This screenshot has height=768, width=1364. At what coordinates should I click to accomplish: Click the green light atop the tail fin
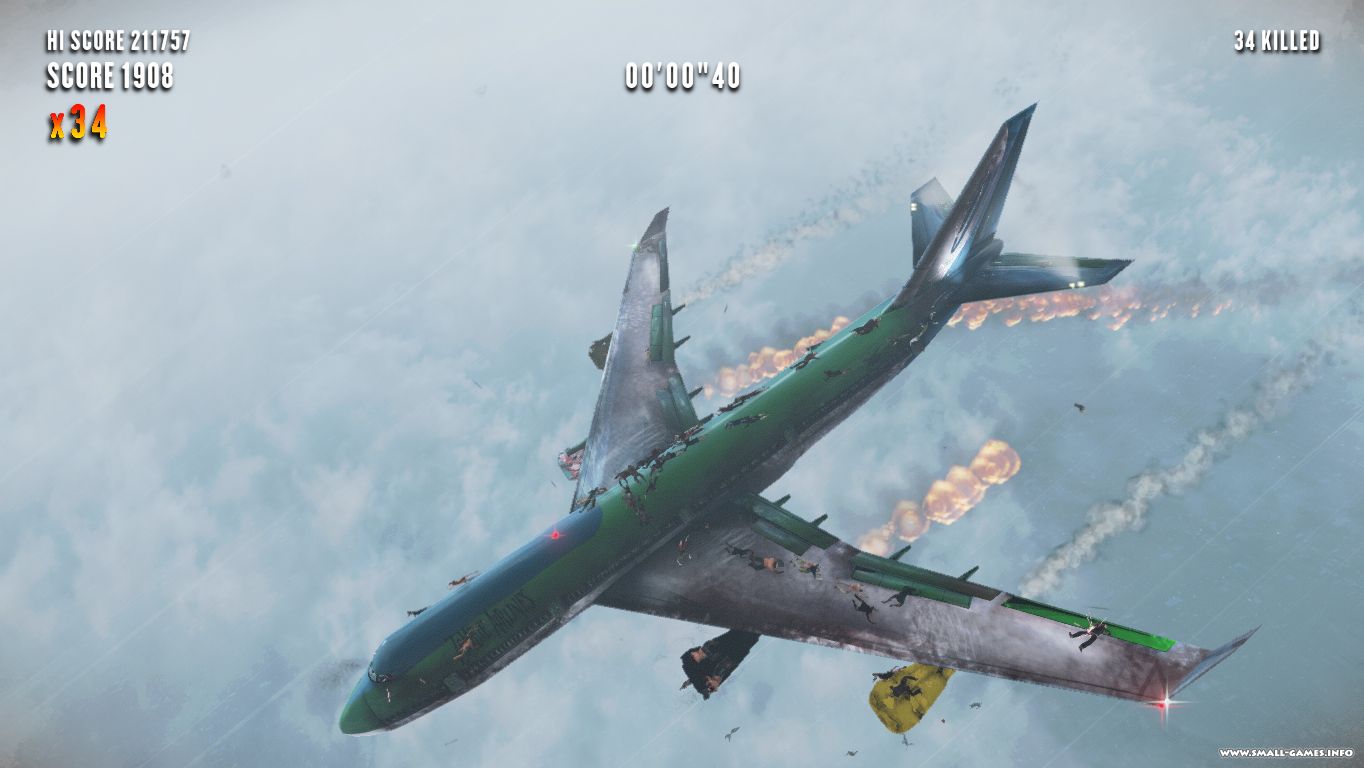pos(633,247)
